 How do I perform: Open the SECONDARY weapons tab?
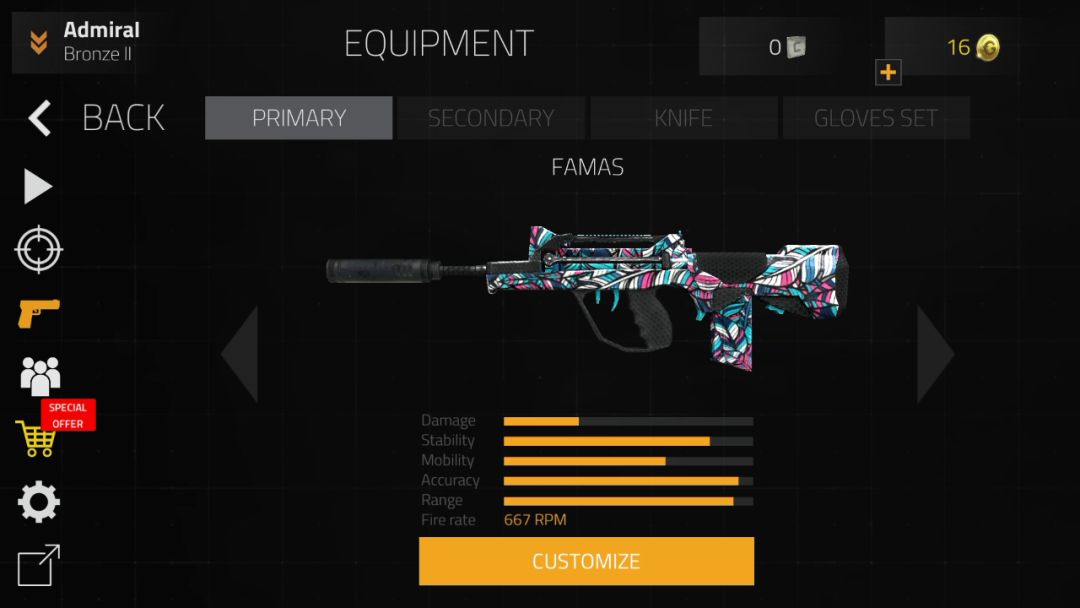(x=491, y=118)
